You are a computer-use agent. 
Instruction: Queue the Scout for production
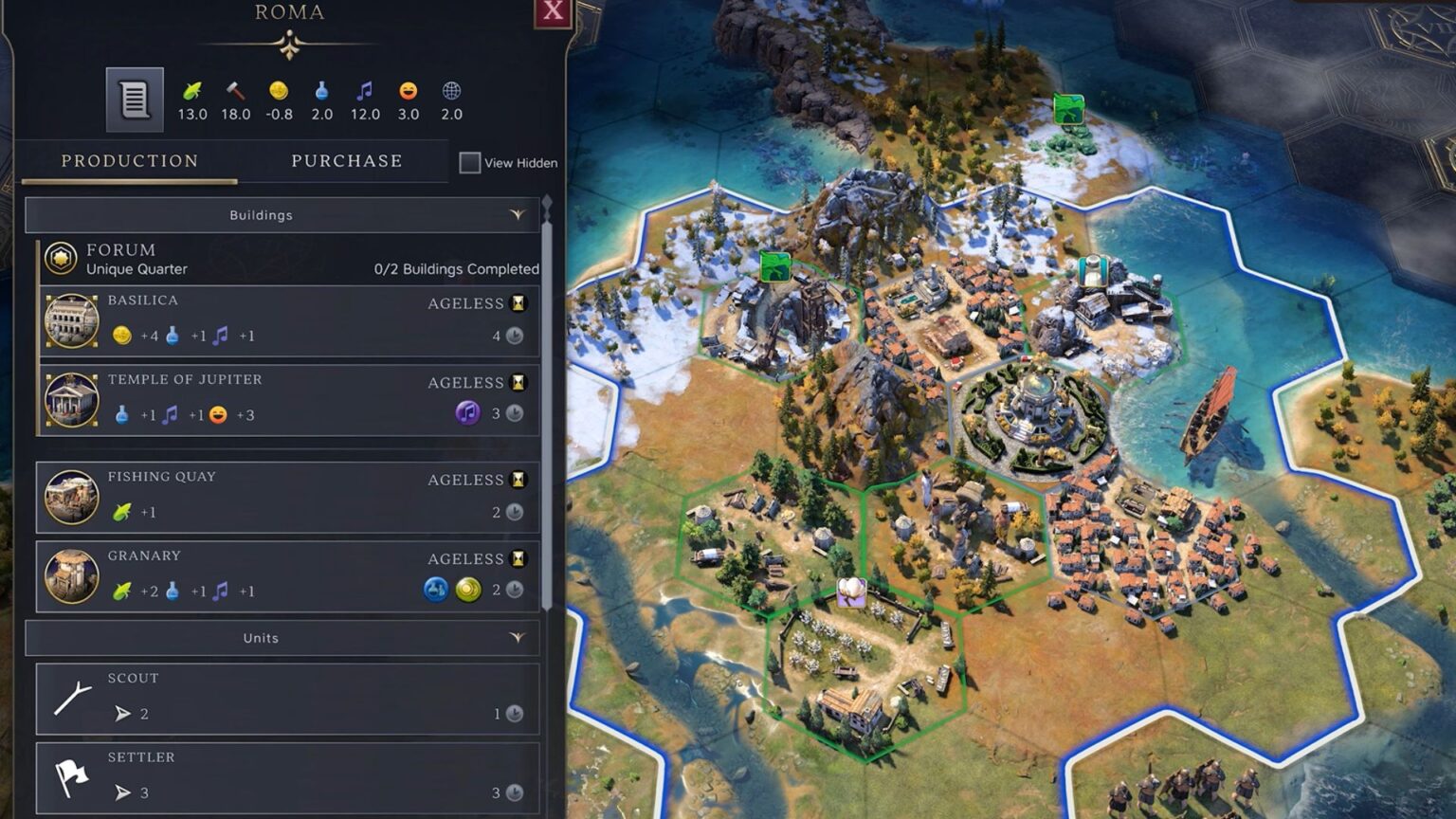coord(284,699)
